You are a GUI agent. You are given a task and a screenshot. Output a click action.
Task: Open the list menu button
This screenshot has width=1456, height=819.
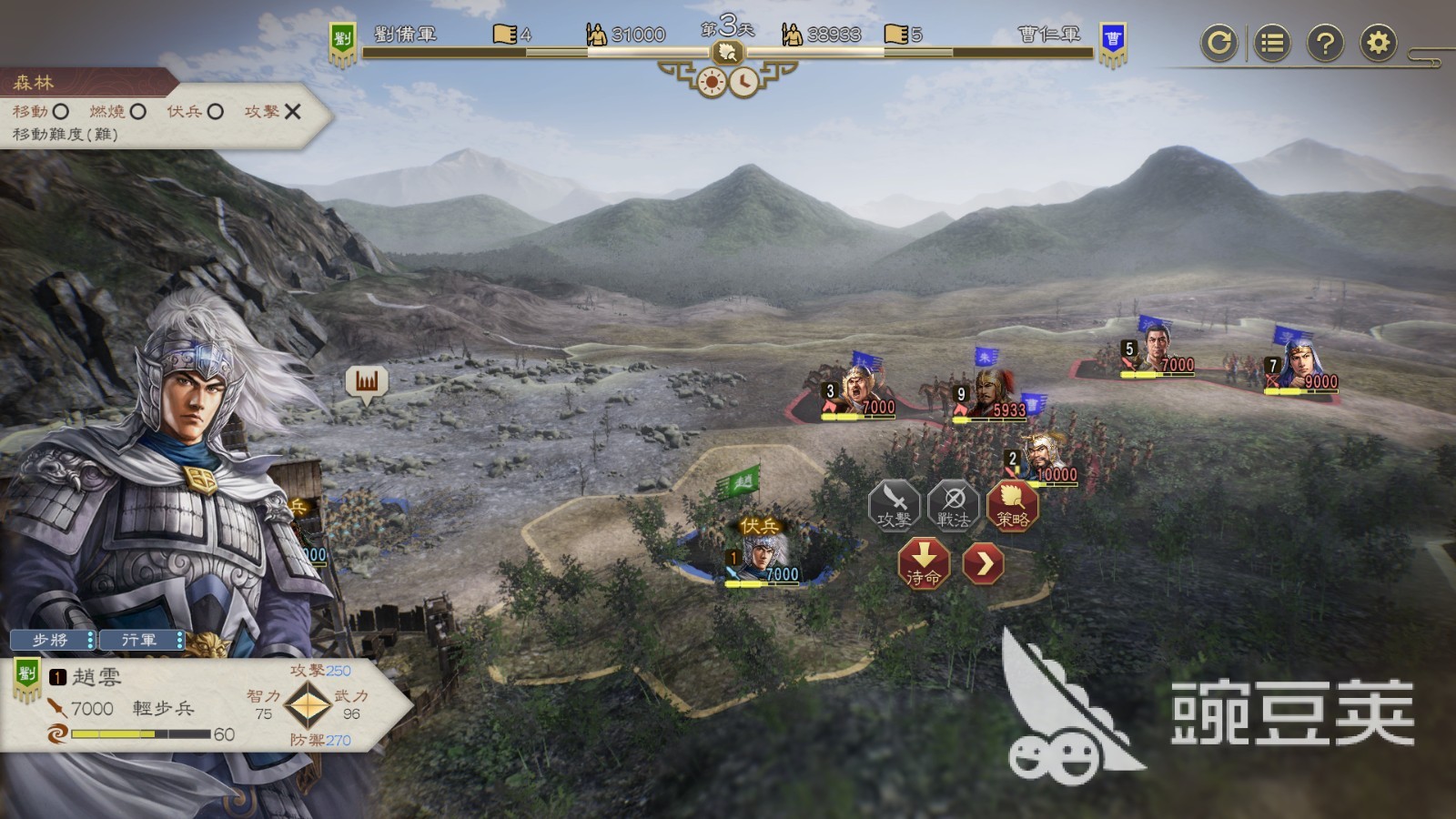1272,43
